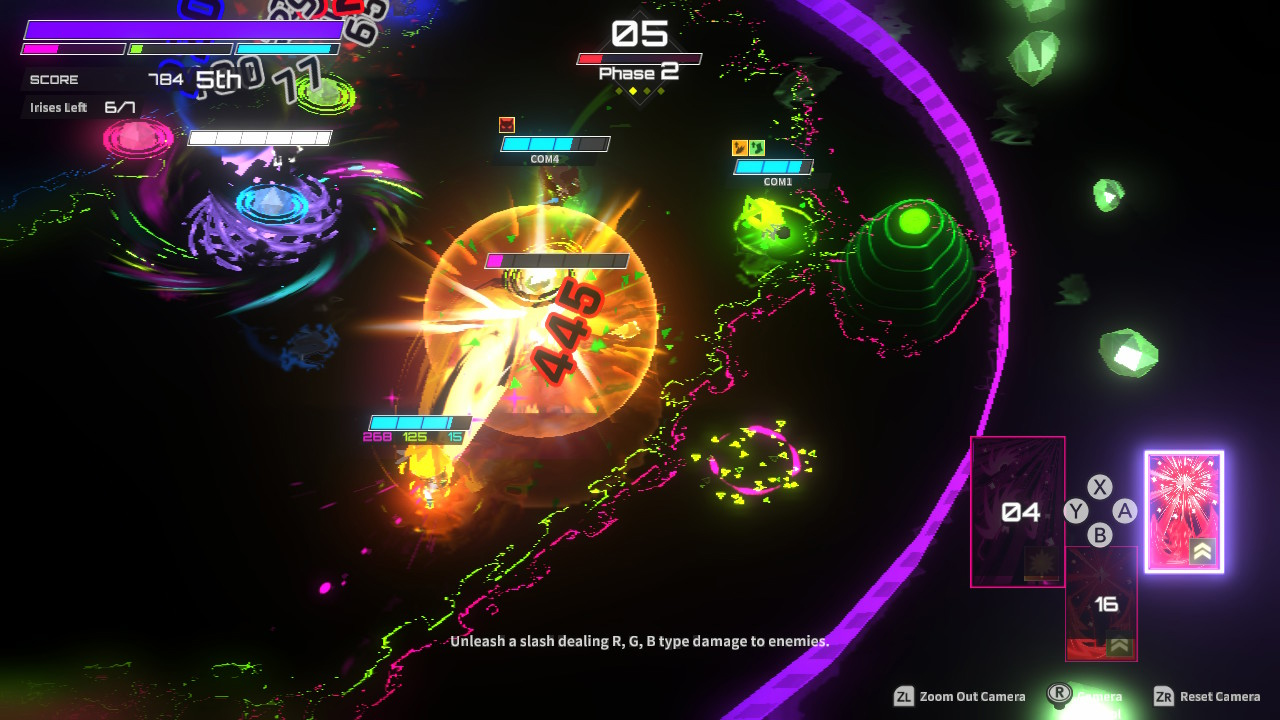
Task: Click the ZR Reset Camera icon
Action: click(x=1161, y=696)
